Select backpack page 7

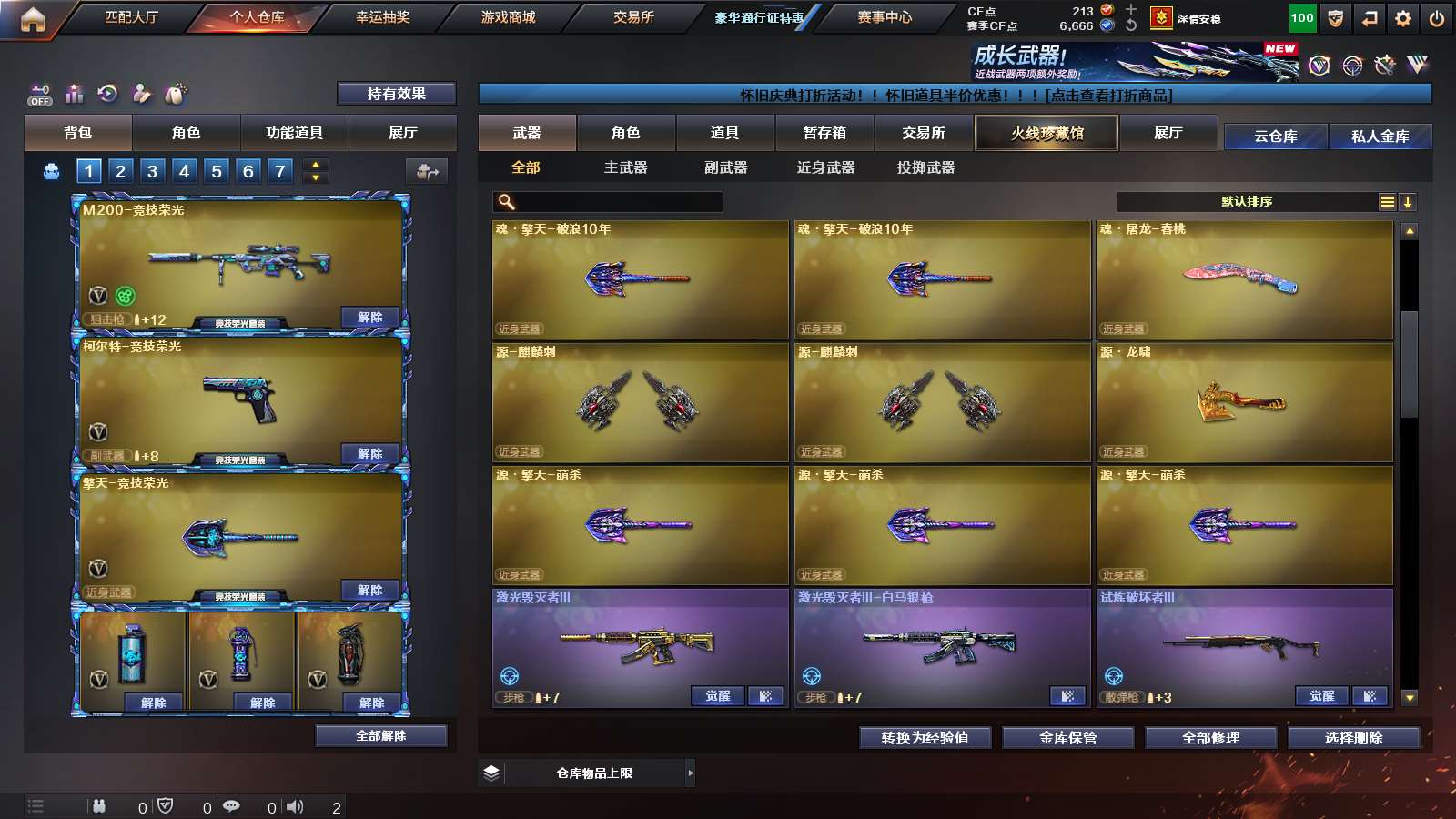point(280,170)
